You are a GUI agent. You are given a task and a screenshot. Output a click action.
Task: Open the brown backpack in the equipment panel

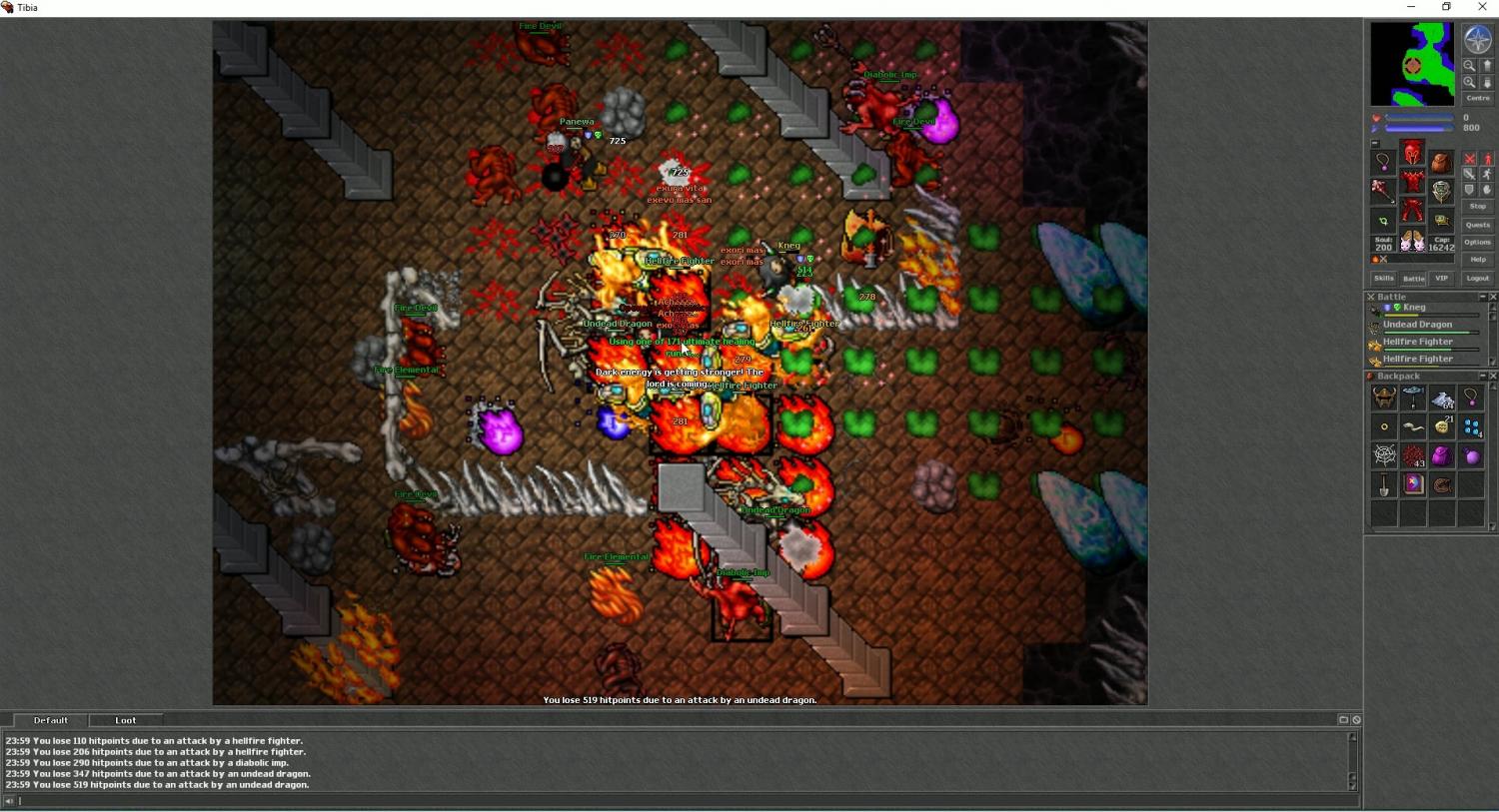click(x=1441, y=162)
